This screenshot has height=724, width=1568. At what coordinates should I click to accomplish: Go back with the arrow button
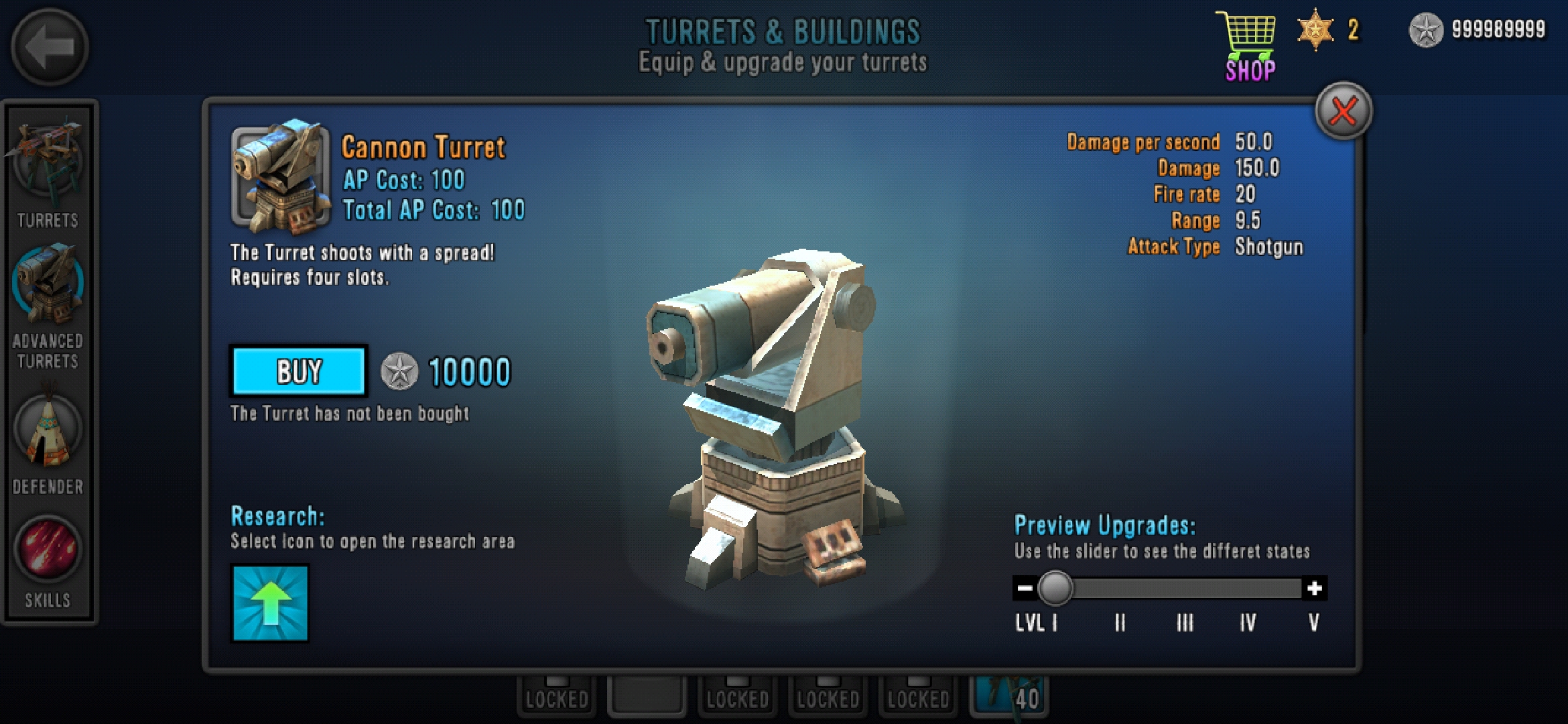pos(50,47)
